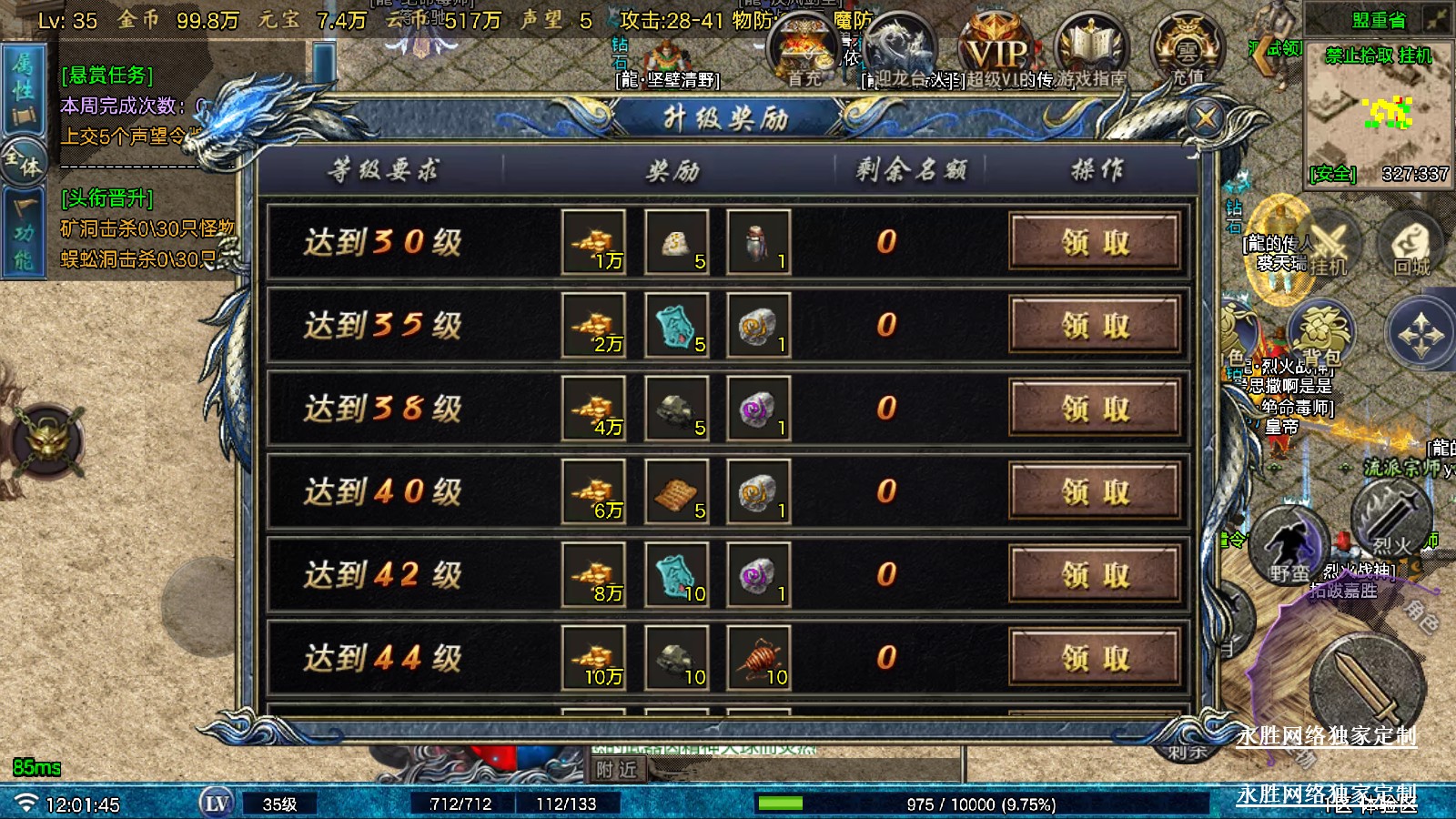The width and height of the screenshot is (1456, 819).
Task: Use the 回城 return to town button
Action: click(x=1411, y=244)
